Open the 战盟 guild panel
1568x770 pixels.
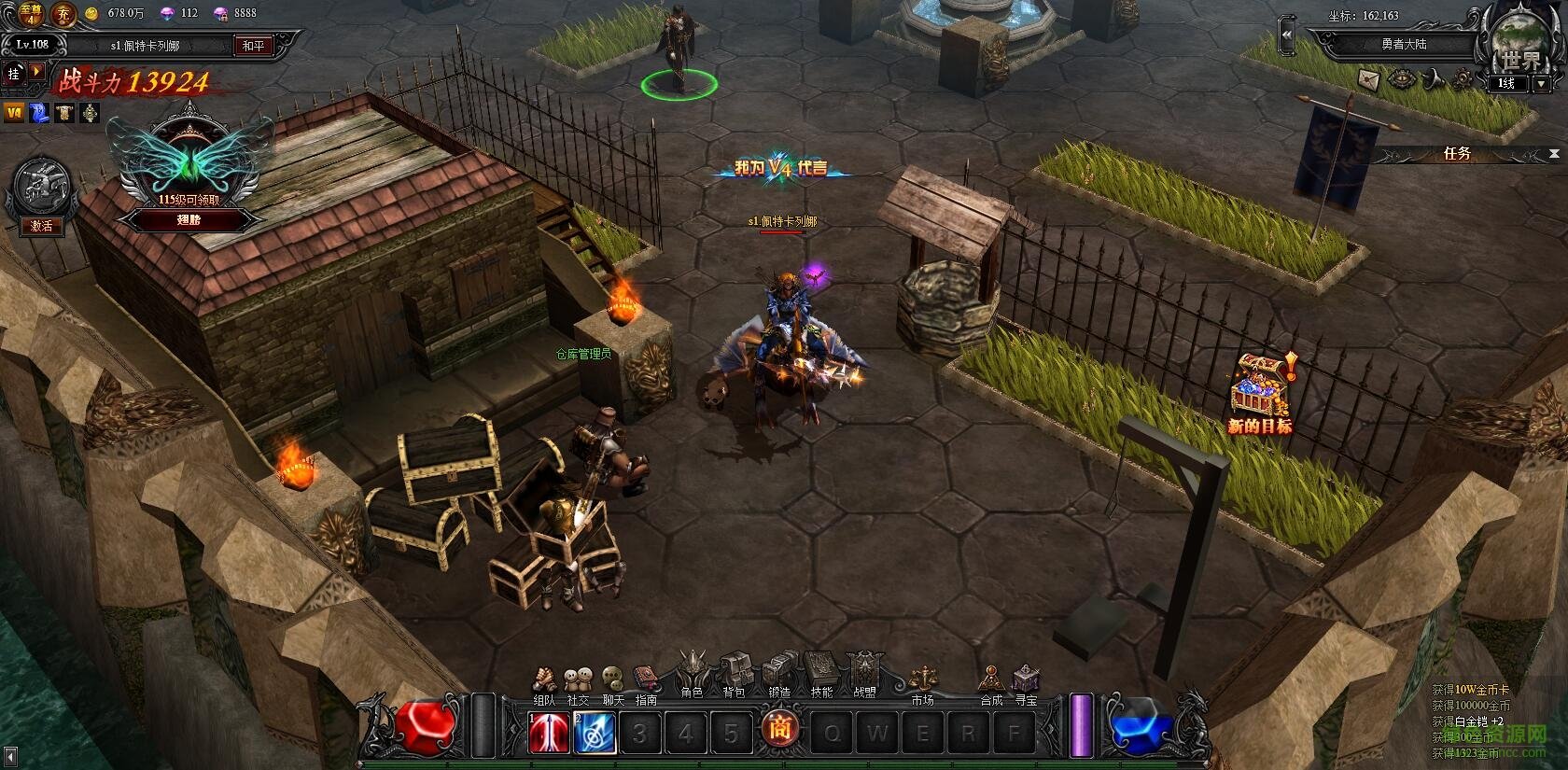point(864,672)
